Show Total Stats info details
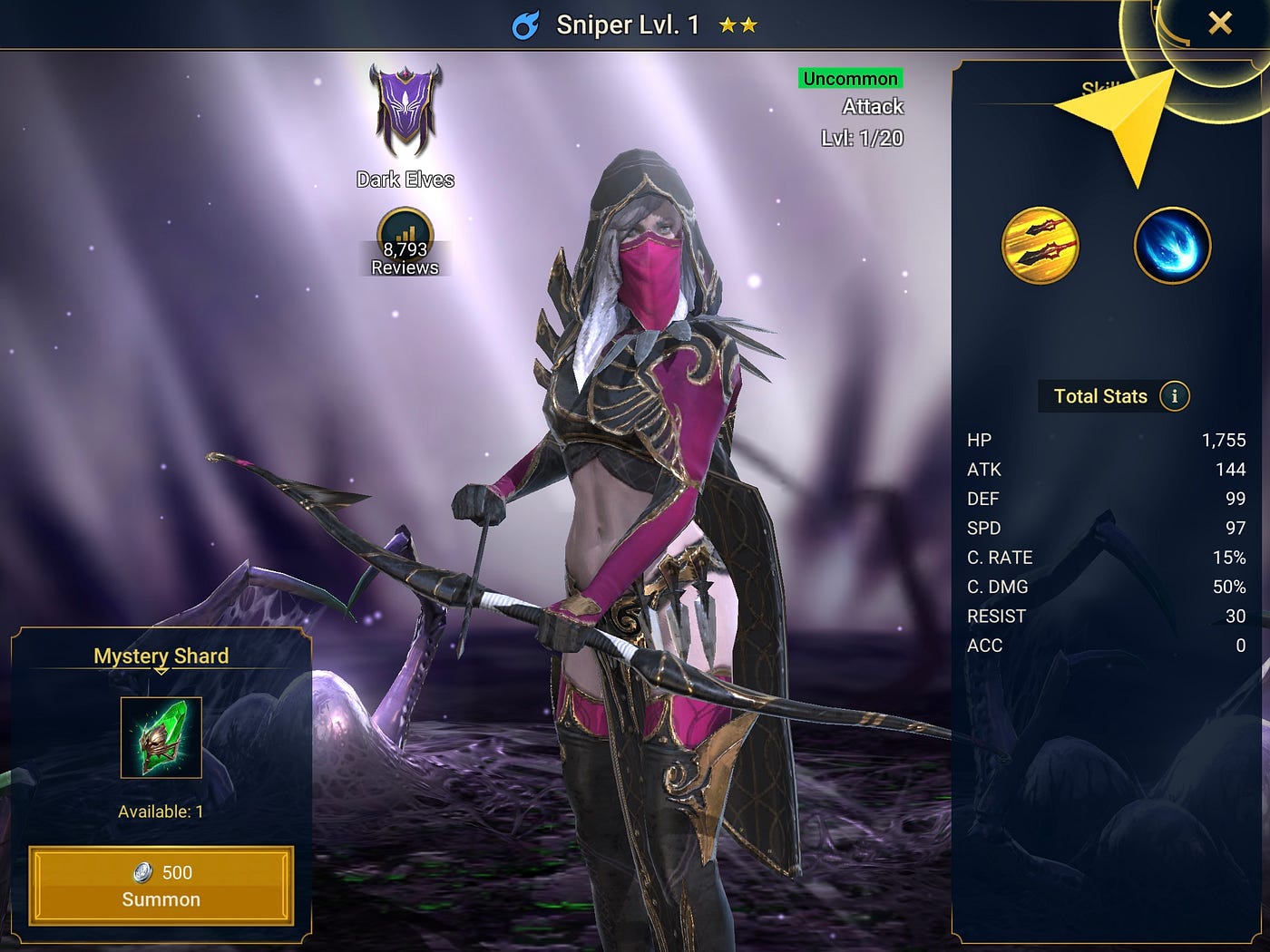Image resolution: width=1270 pixels, height=952 pixels. 1175,396
